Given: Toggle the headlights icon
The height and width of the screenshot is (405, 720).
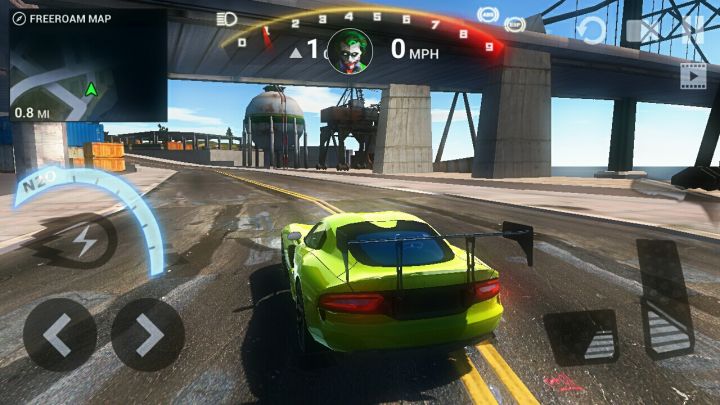Looking at the screenshot, I should (226, 19).
